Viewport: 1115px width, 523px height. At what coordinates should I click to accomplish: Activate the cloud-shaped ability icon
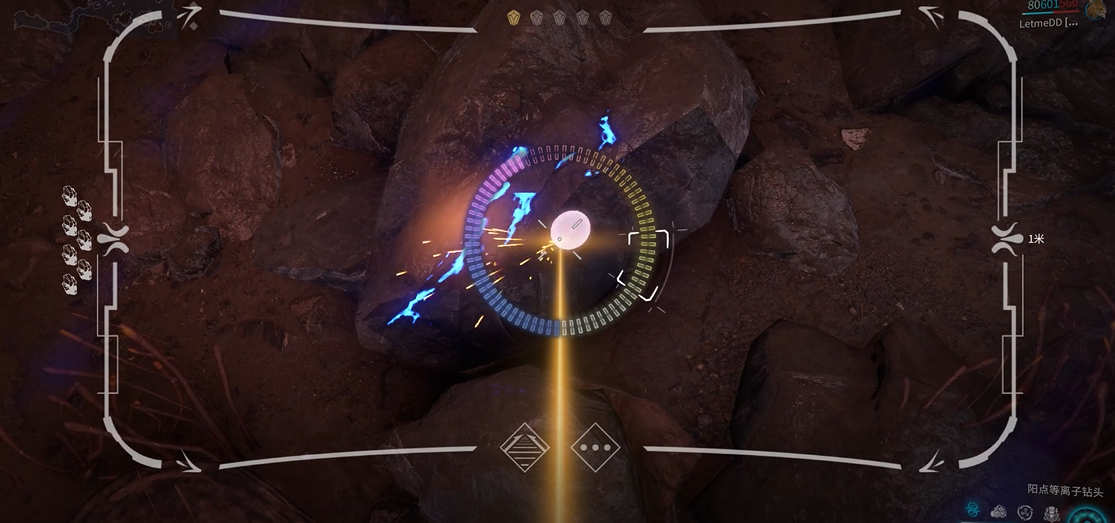tap(999, 512)
